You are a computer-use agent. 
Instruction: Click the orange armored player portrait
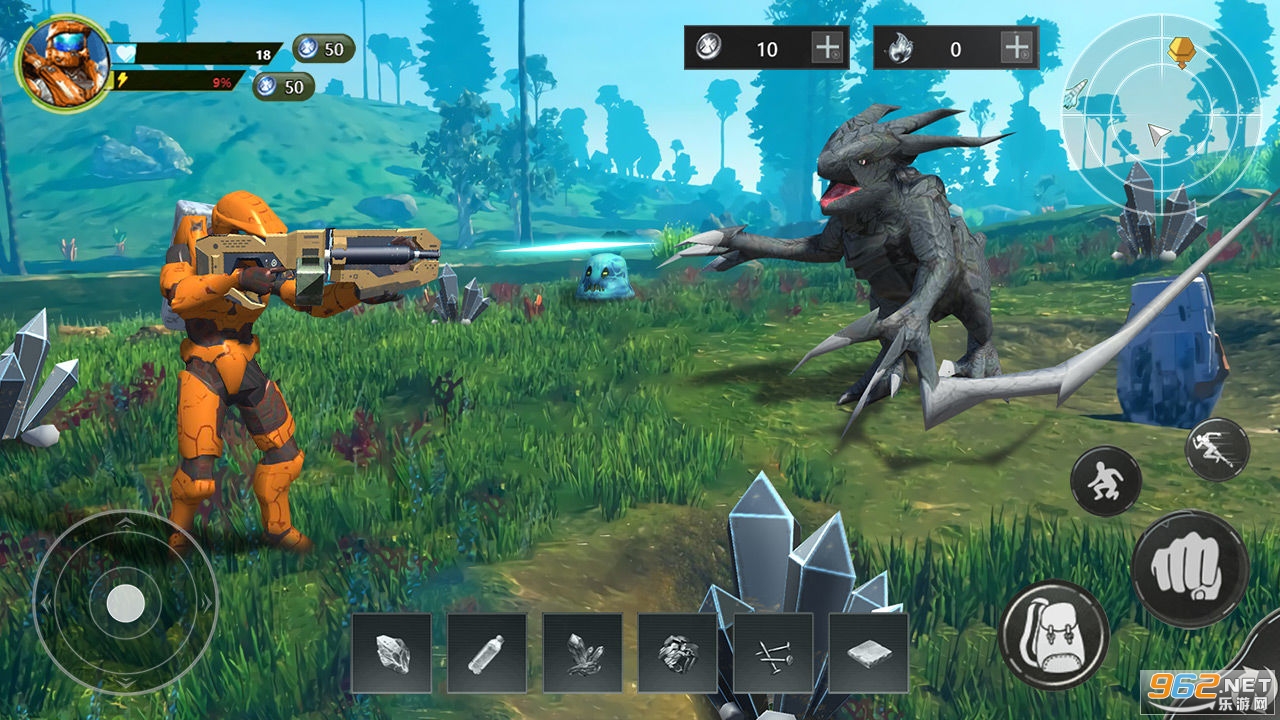(63, 63)
